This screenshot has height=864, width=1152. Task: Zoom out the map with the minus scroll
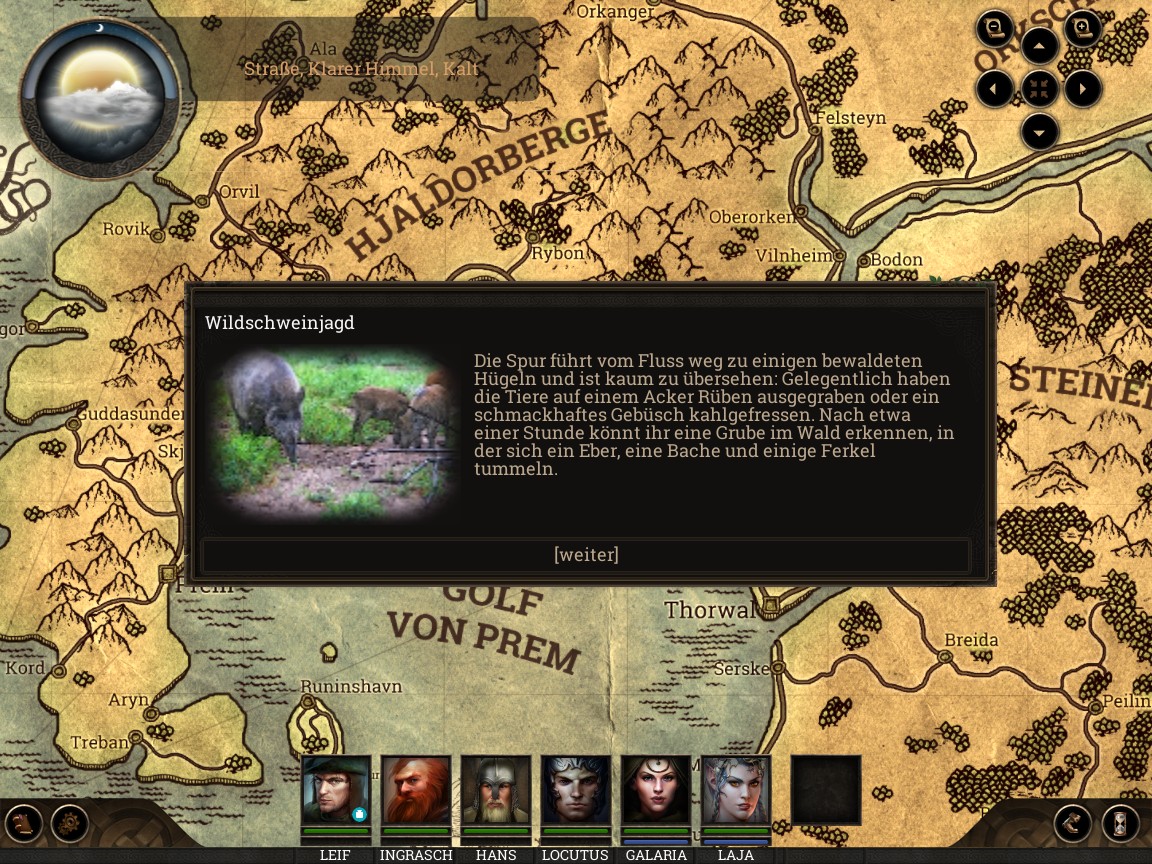(x=995, y=28)
